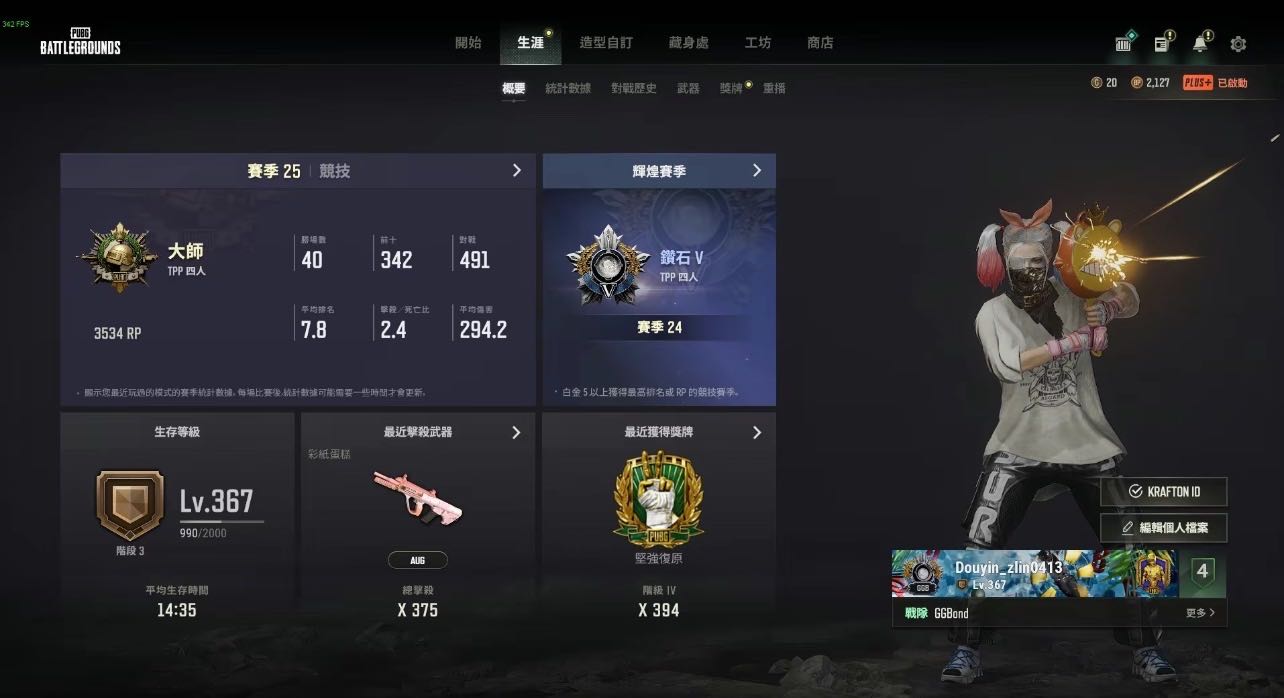This screenshot has height=698, width=1284.
Task: Select the 重播 replays tab
Action: (774, 88)
